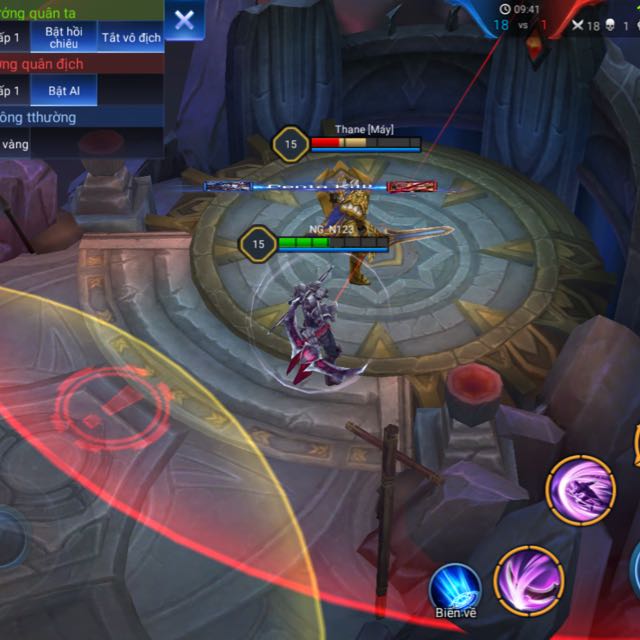Activate the "Biến về" recall ability
Image resolution: width=640 pixels, height=640 pixels.
455,588
